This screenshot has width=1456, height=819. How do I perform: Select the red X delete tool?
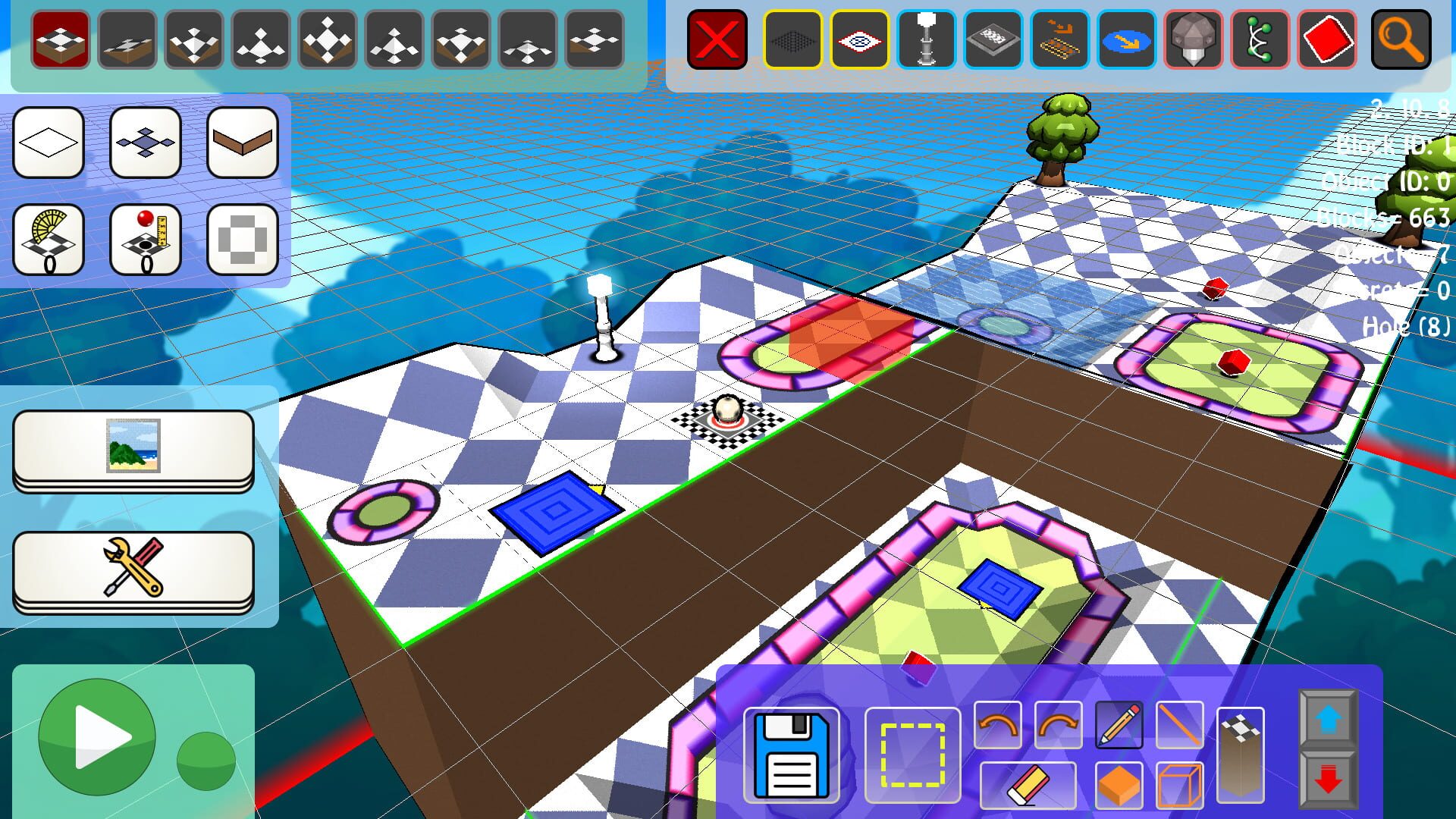pos(717,41)
